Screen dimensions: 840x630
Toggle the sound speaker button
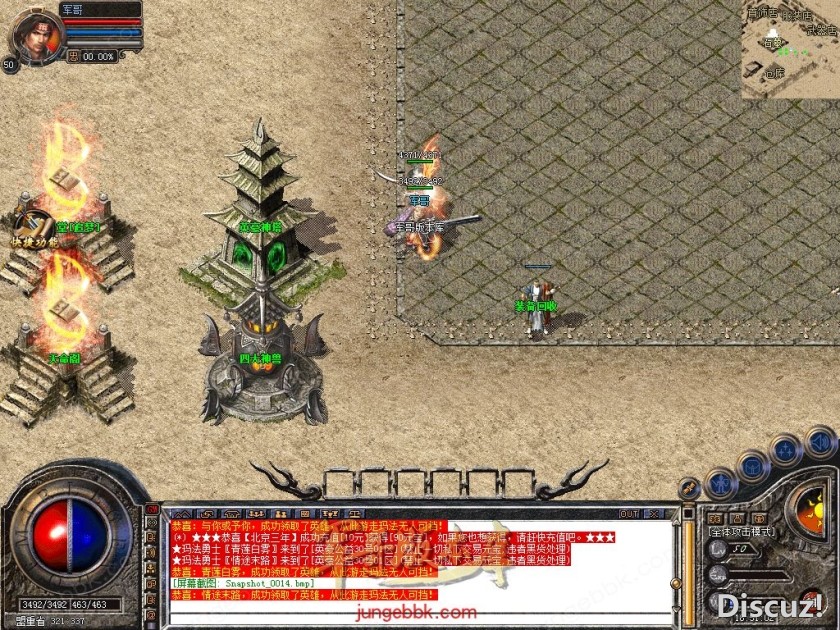pos(820,441)
